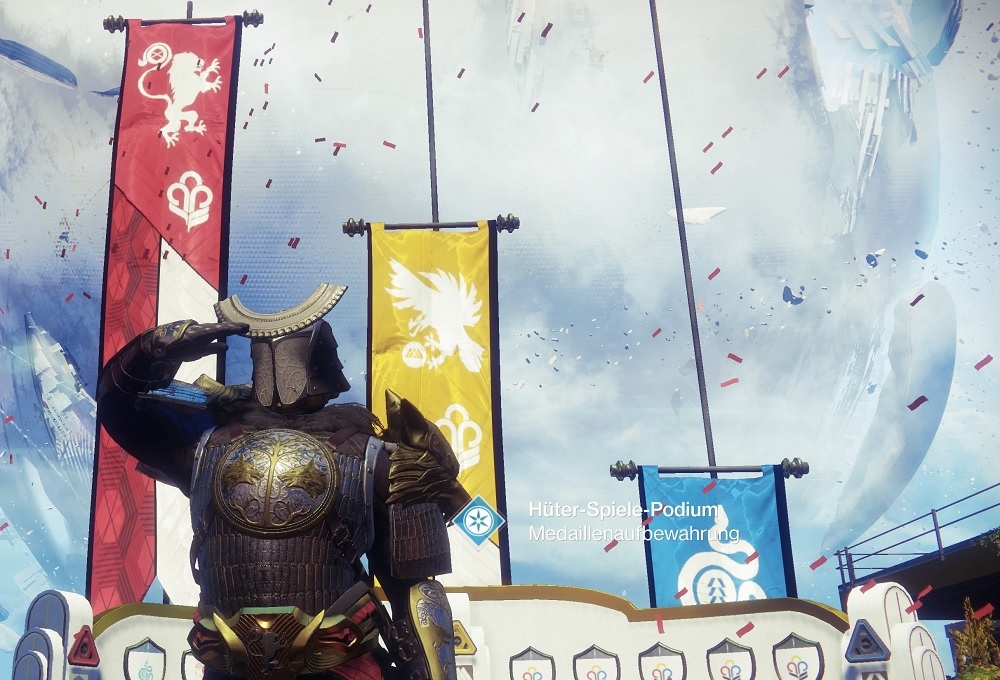Select the Hüter-Spiele-Podium waypoint diamond icon
This screenshot has height=680, width=1000.
point(478,521)
